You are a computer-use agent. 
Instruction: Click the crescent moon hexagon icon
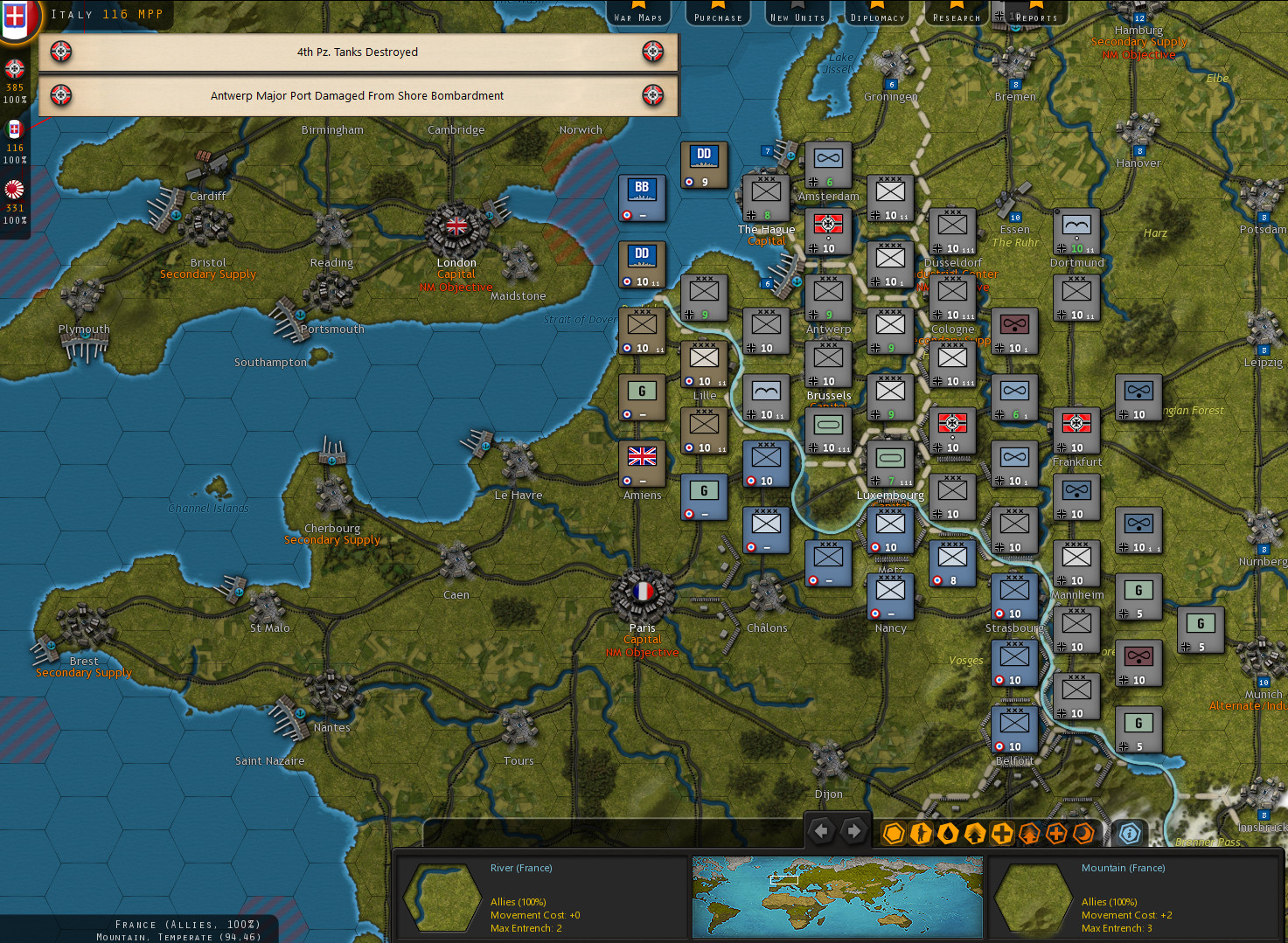[1083, 834]
